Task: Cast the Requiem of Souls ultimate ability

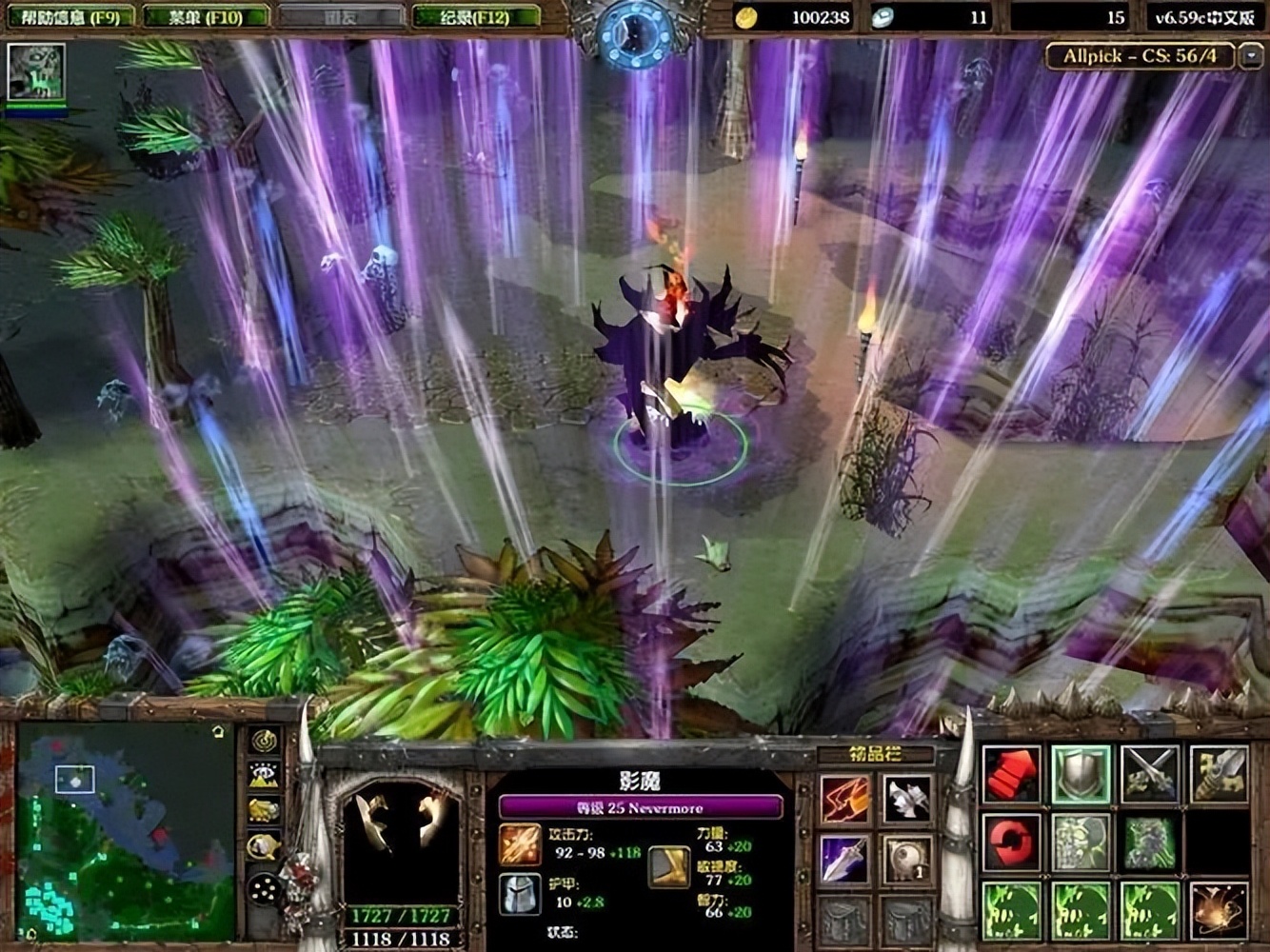Action: click(1220, 910)
